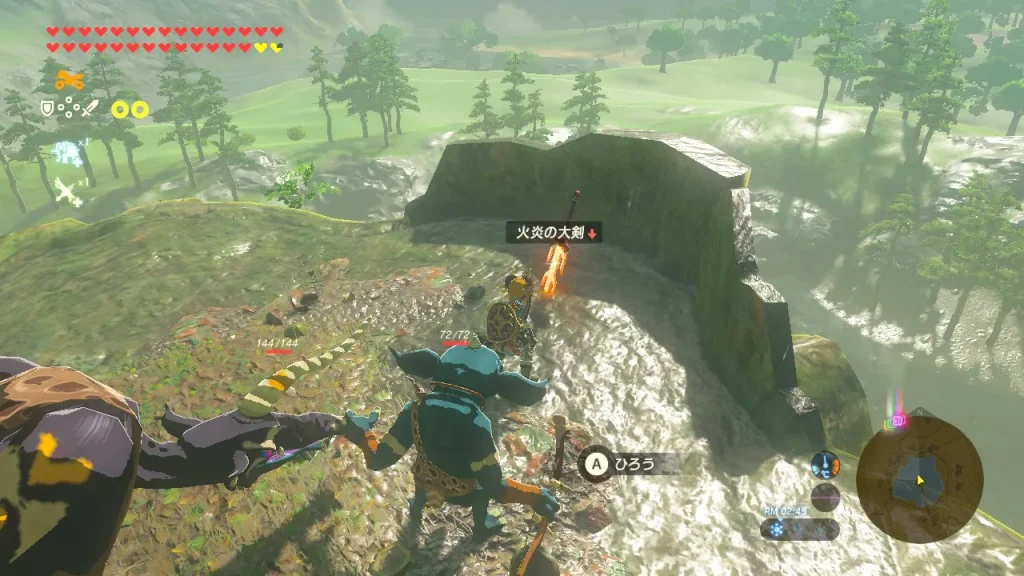
Task: Click the shield quick-select icon
Action: pyautogui.click(x=46, y=108)
